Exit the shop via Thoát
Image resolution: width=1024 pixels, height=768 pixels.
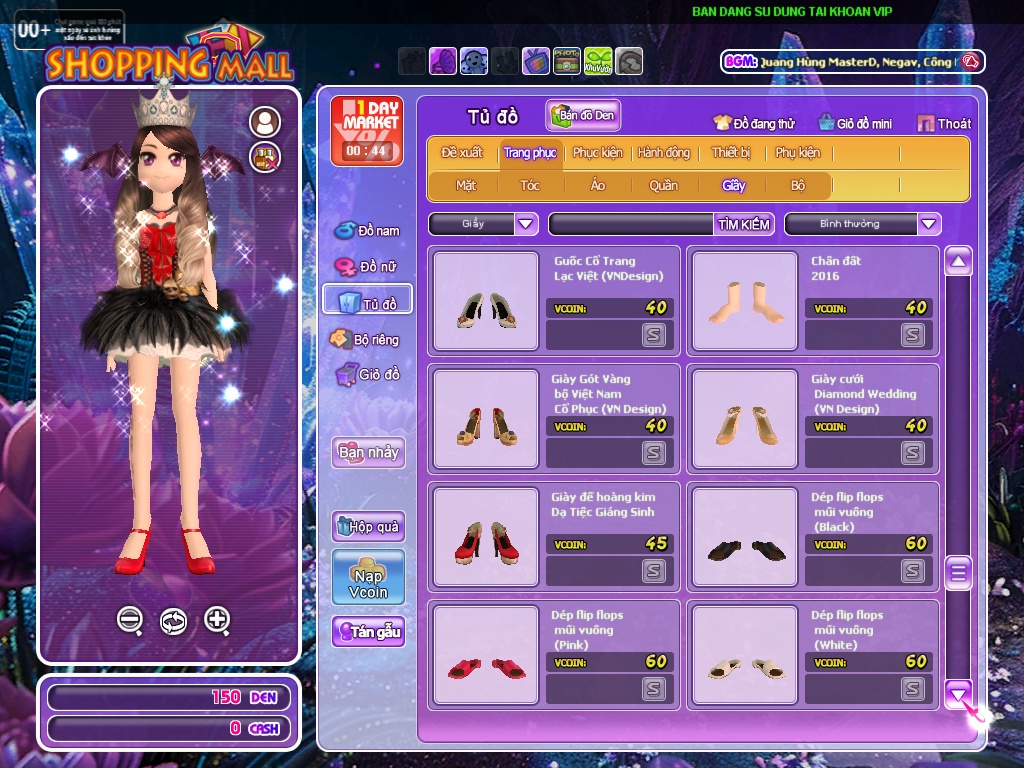click(x=944, y=124)
